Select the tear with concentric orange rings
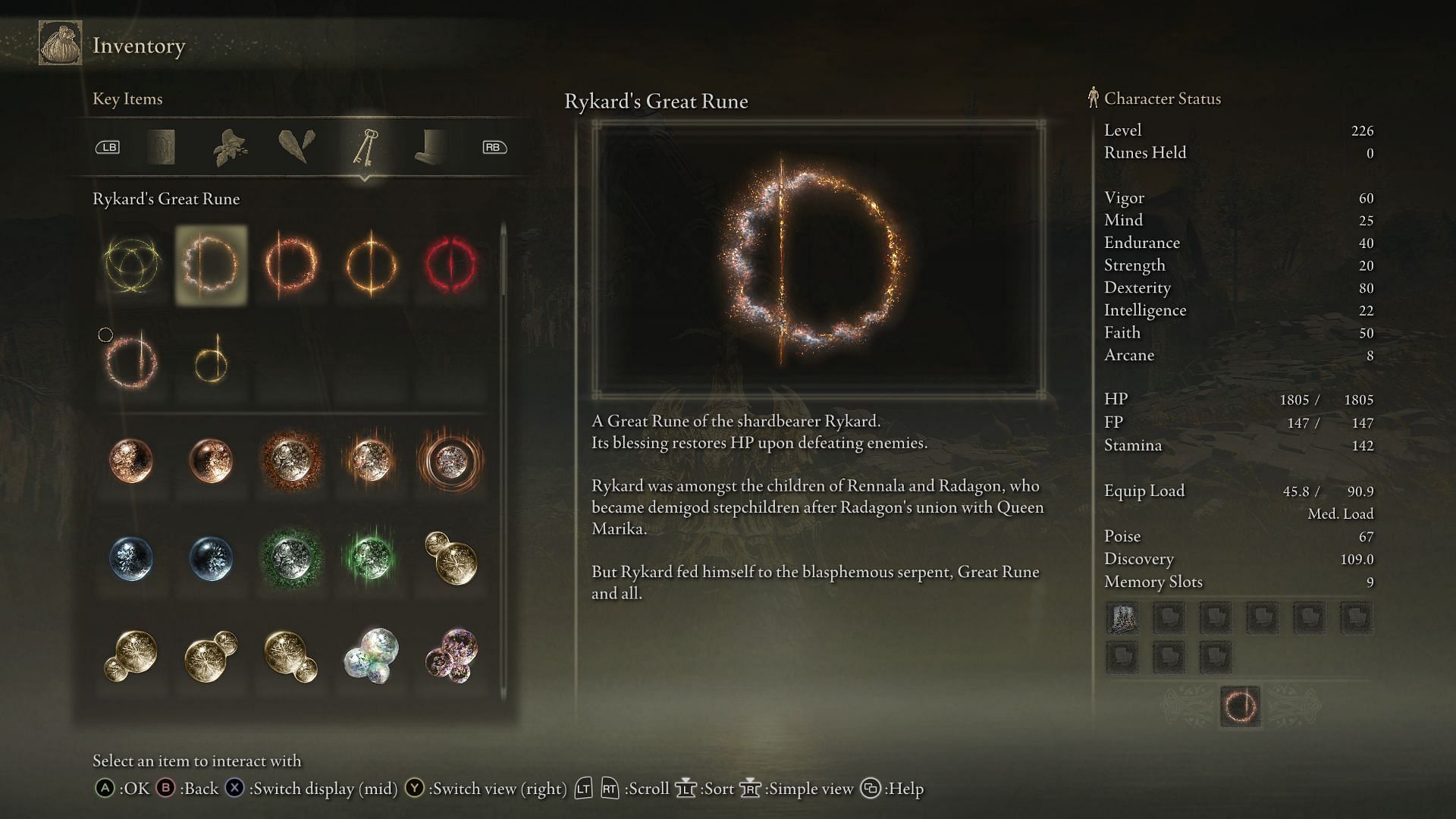 coord(450,460)
